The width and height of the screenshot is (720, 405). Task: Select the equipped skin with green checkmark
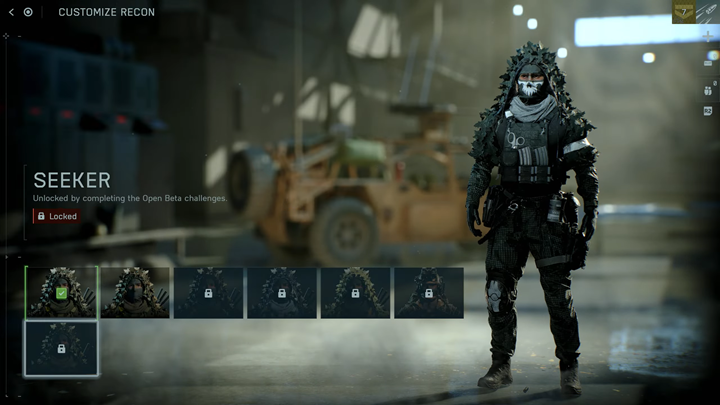click(61, 292)
